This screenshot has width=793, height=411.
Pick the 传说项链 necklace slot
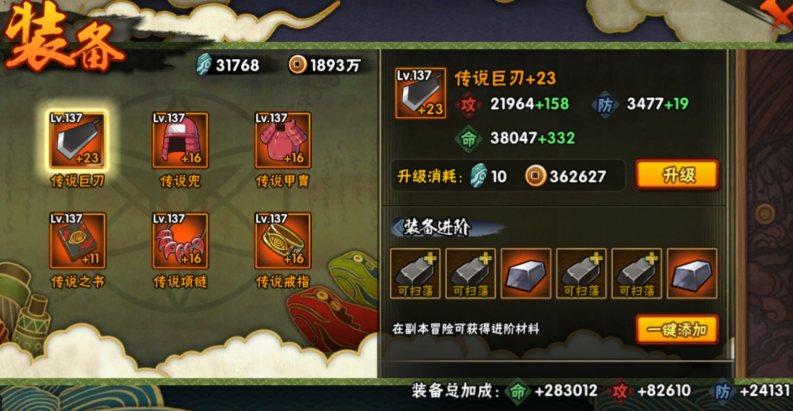[180, 241]
